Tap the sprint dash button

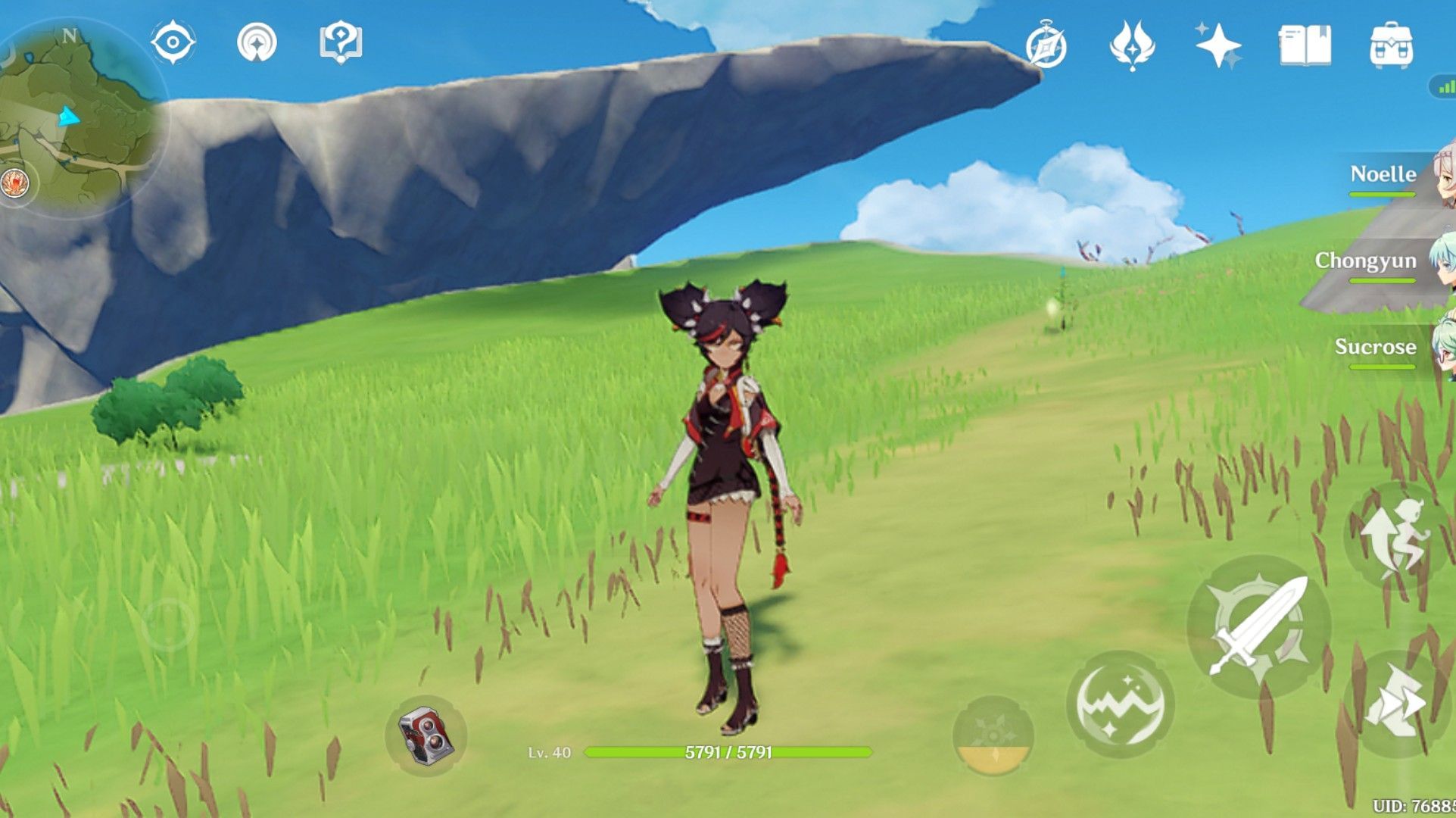pyautogui.click(x=1395, y=704)
